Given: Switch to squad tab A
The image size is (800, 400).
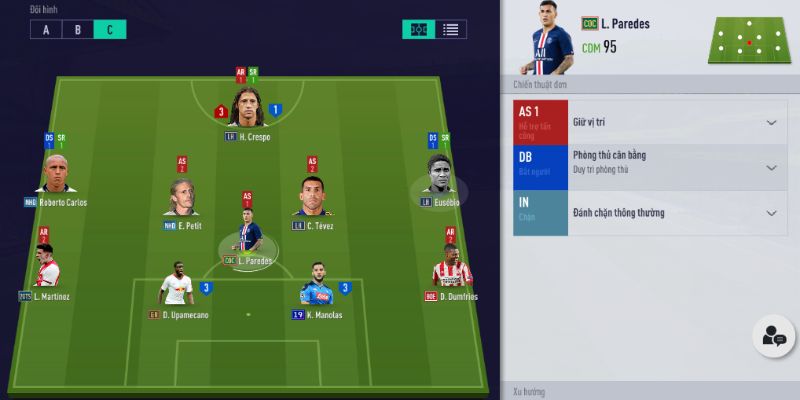Looking at the screenshot, I should click(45, 29).
